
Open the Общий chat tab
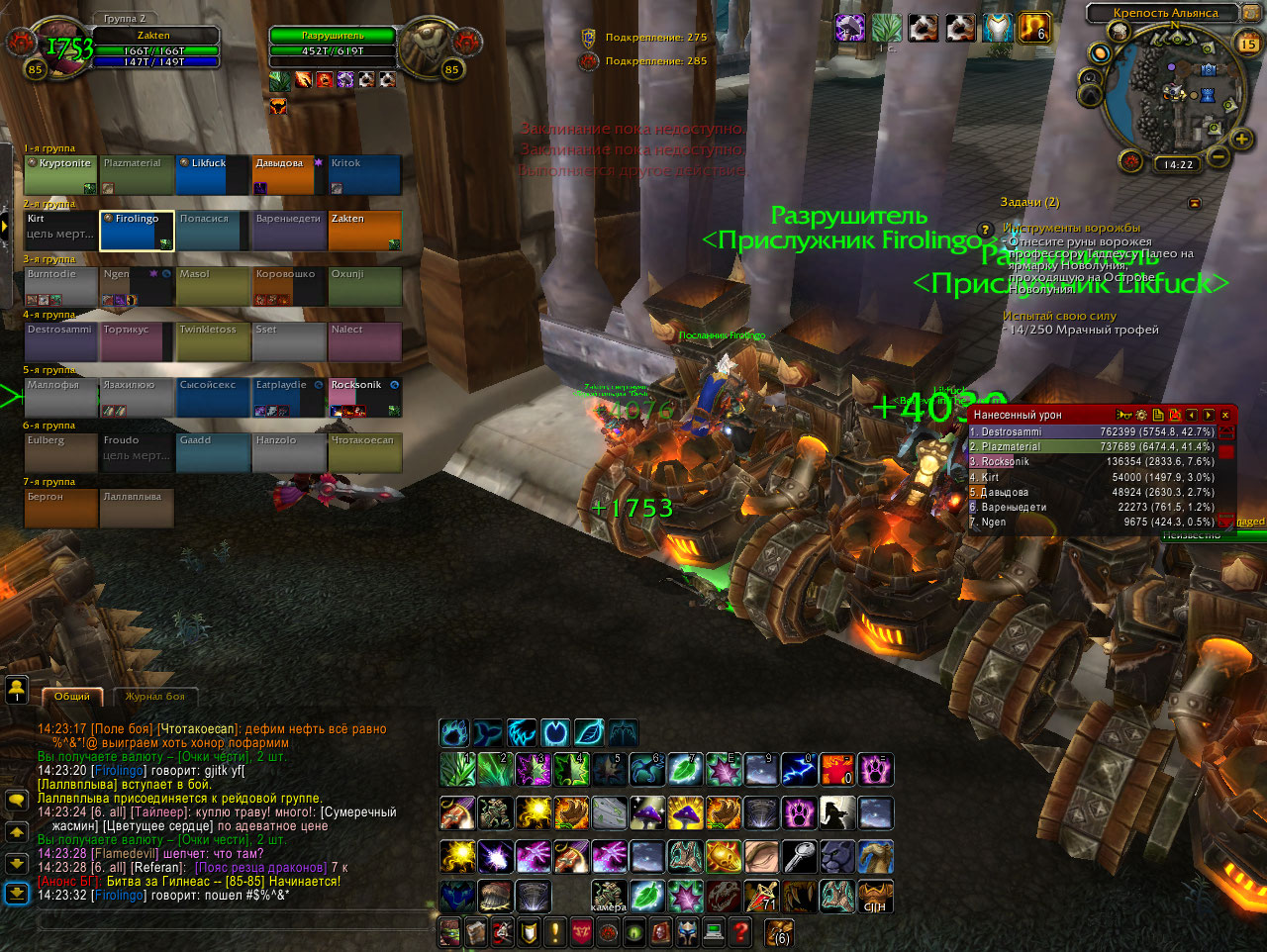click(x=71, y=697)
